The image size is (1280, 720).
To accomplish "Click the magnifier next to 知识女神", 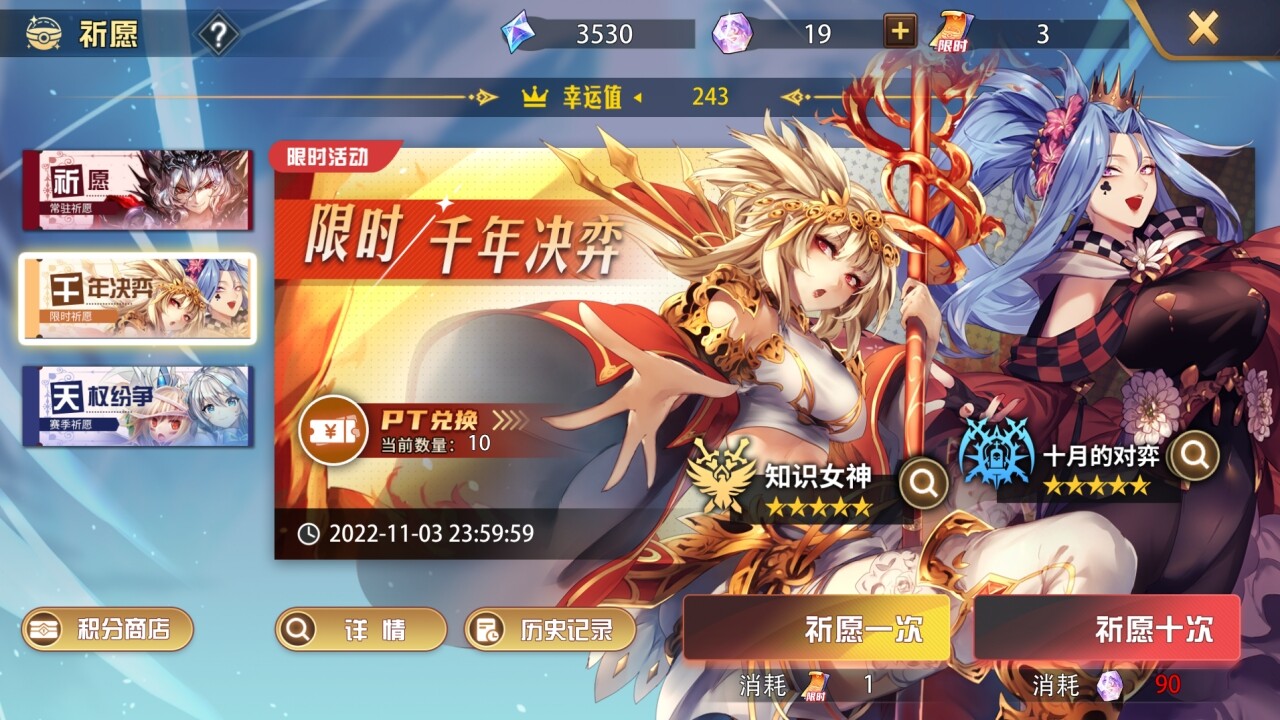I will click(x=921, y=482).
